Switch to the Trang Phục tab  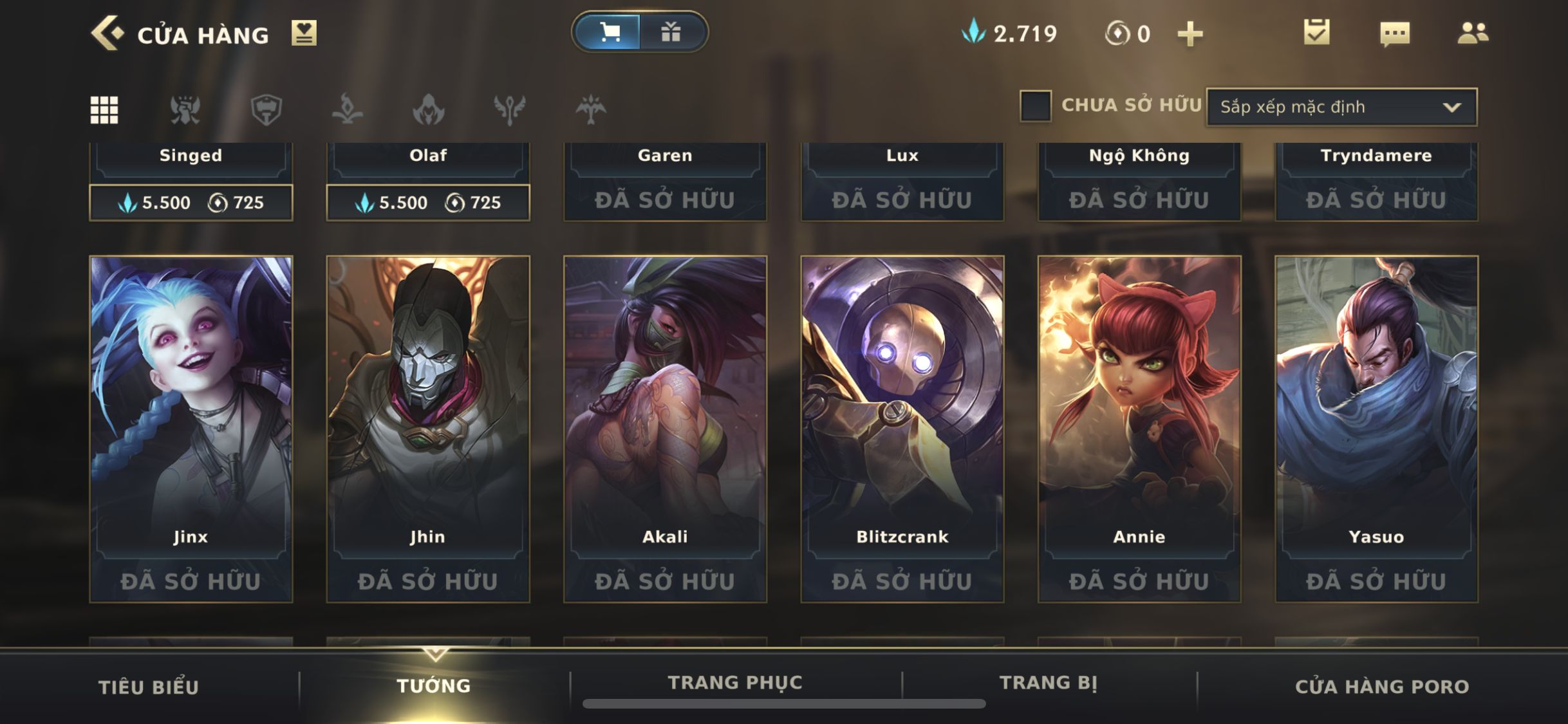point(735,682)
